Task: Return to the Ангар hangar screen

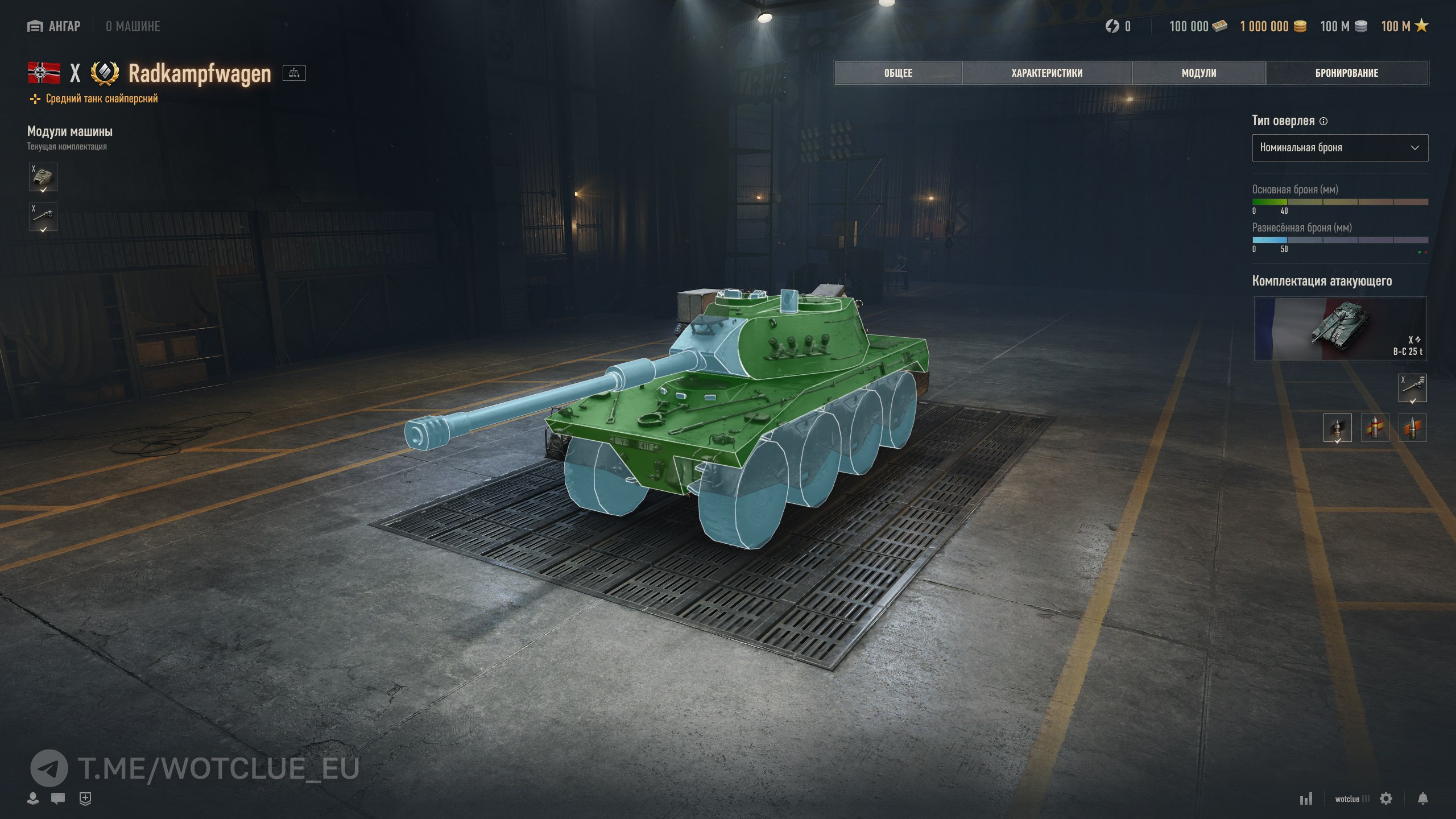Action: (x=54, y=27)
